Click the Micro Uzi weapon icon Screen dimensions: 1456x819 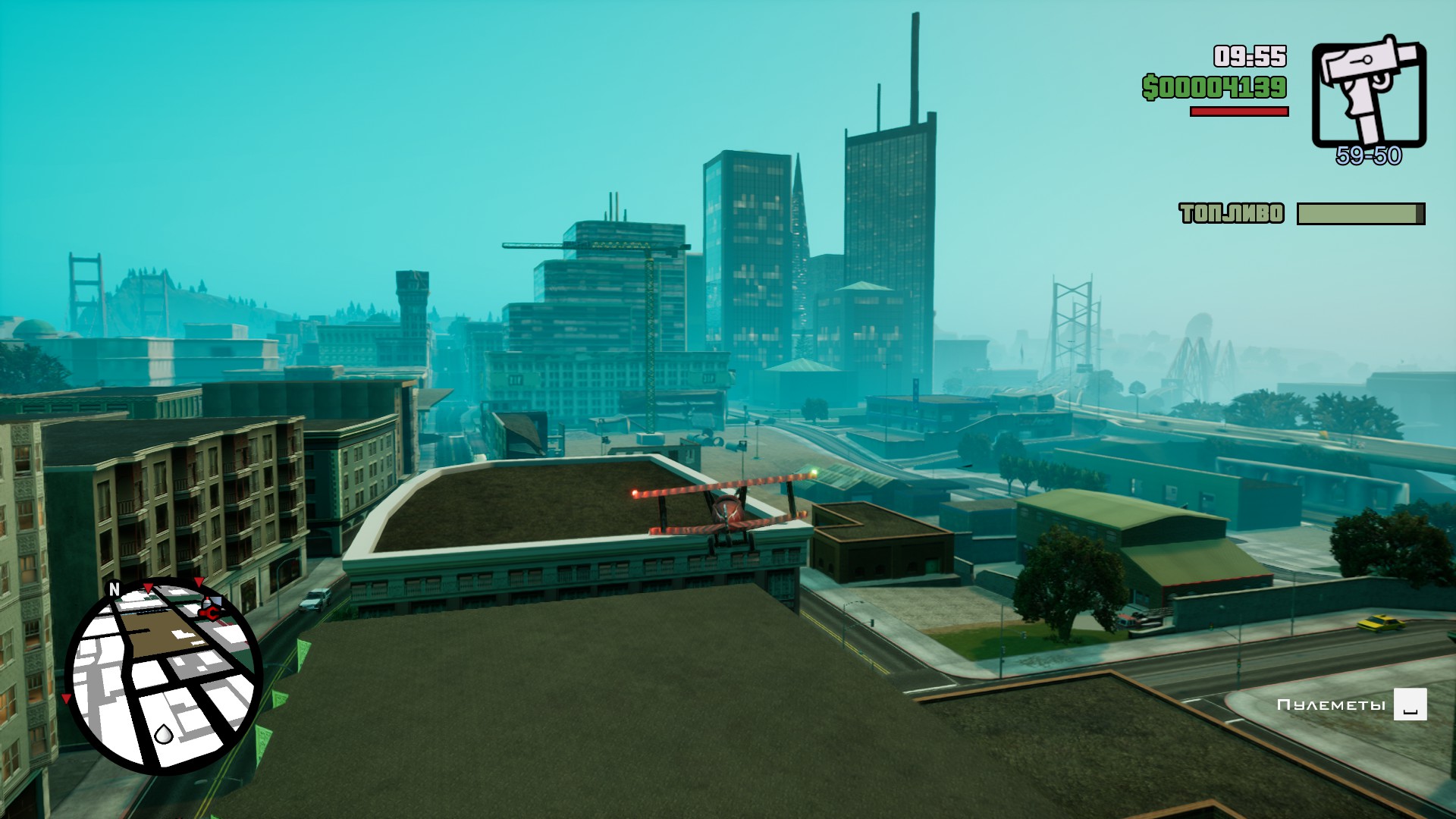[1369, 93]
